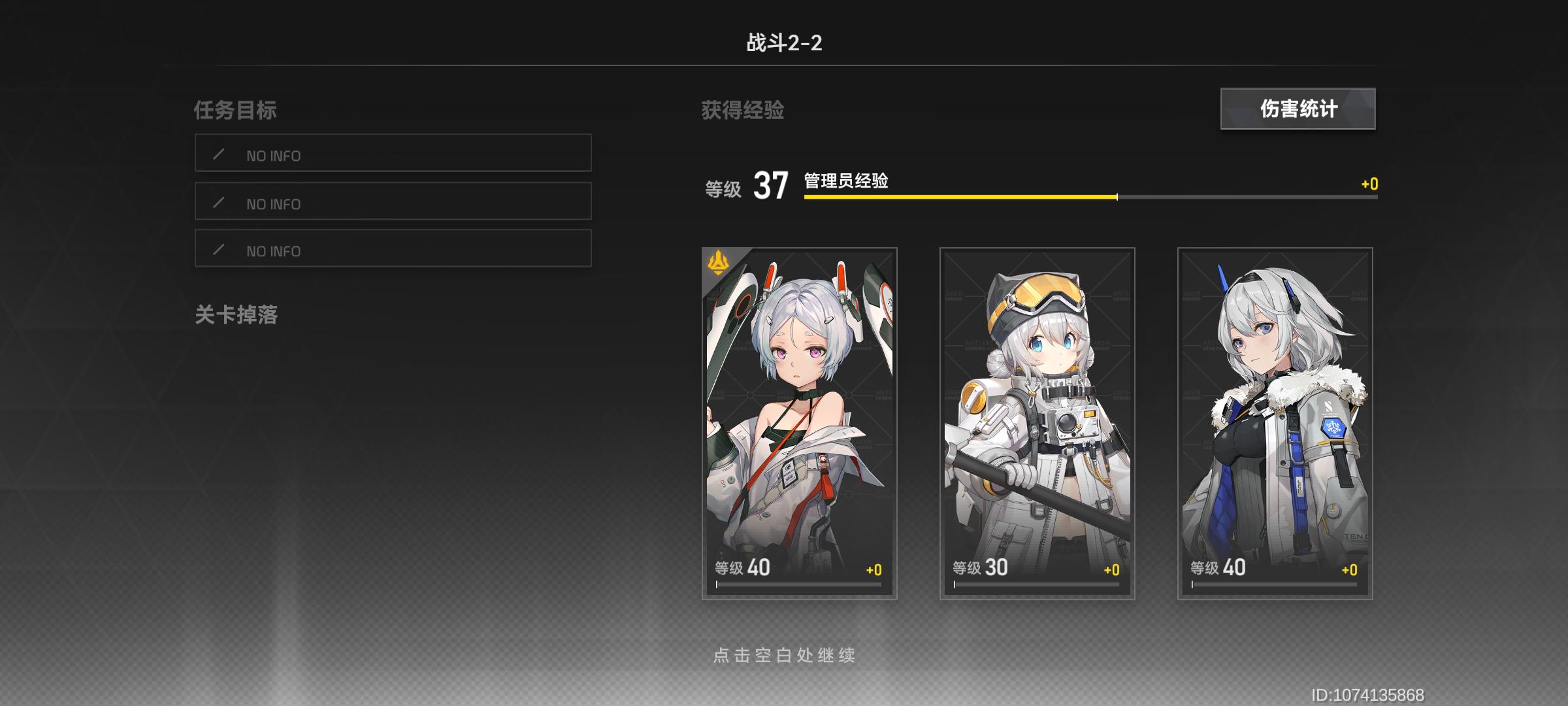Screen dimensions: 1568x706
Task: Toggle the third NO INFO mission objective
Action: tap(392, 248)
